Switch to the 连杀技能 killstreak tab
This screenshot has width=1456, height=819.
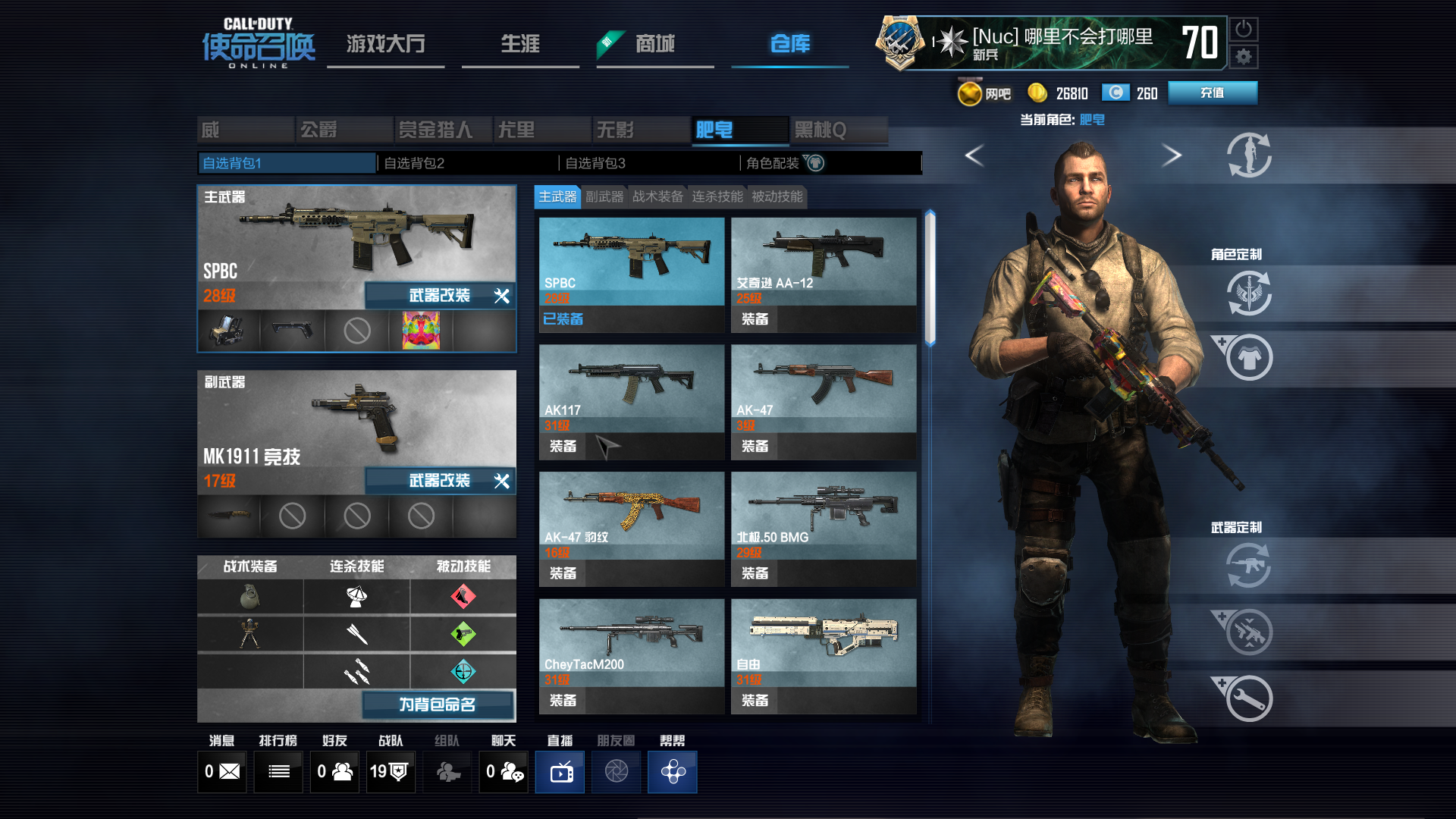click(717, 197)
